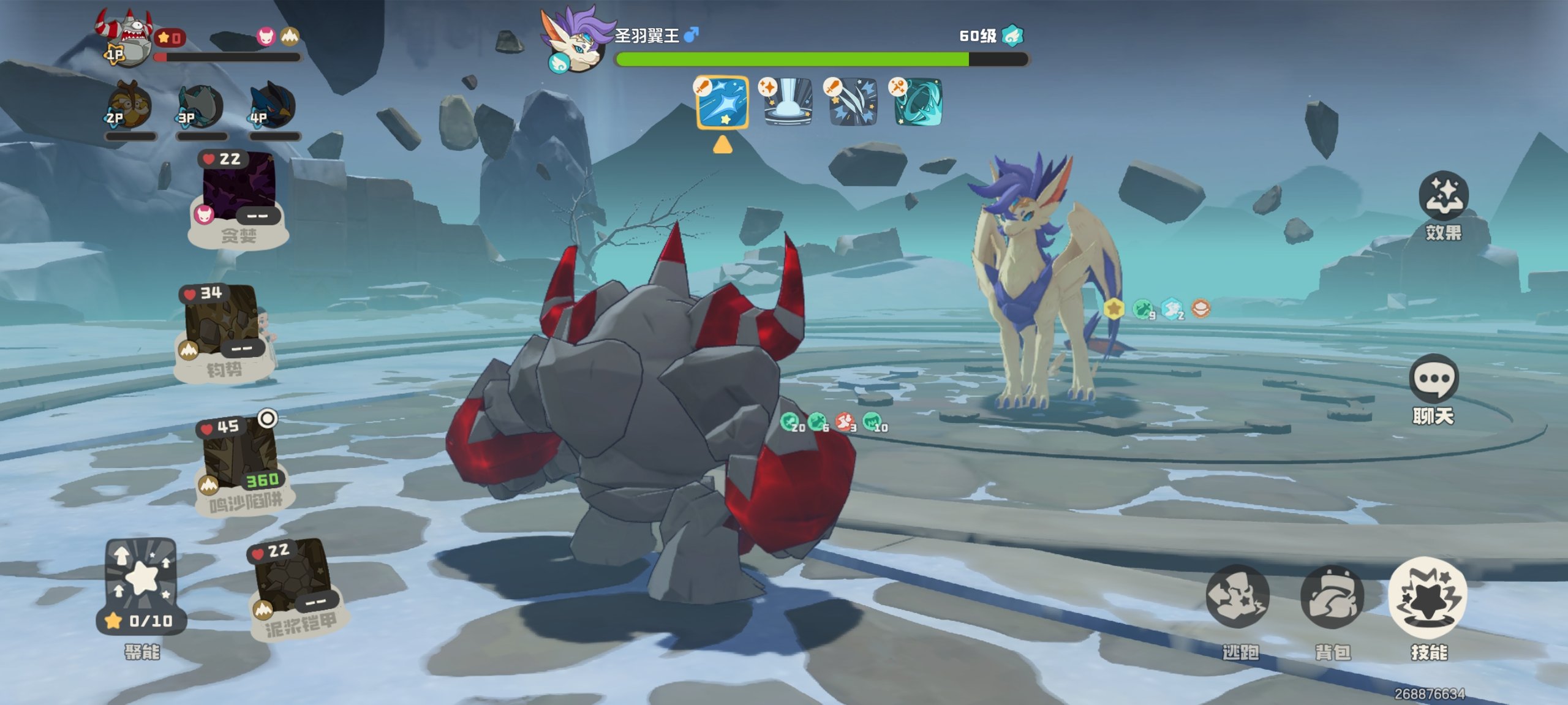View the enemy teal vortex skill icon
The image size is (1568, 705).
click(x=917, y=102)
